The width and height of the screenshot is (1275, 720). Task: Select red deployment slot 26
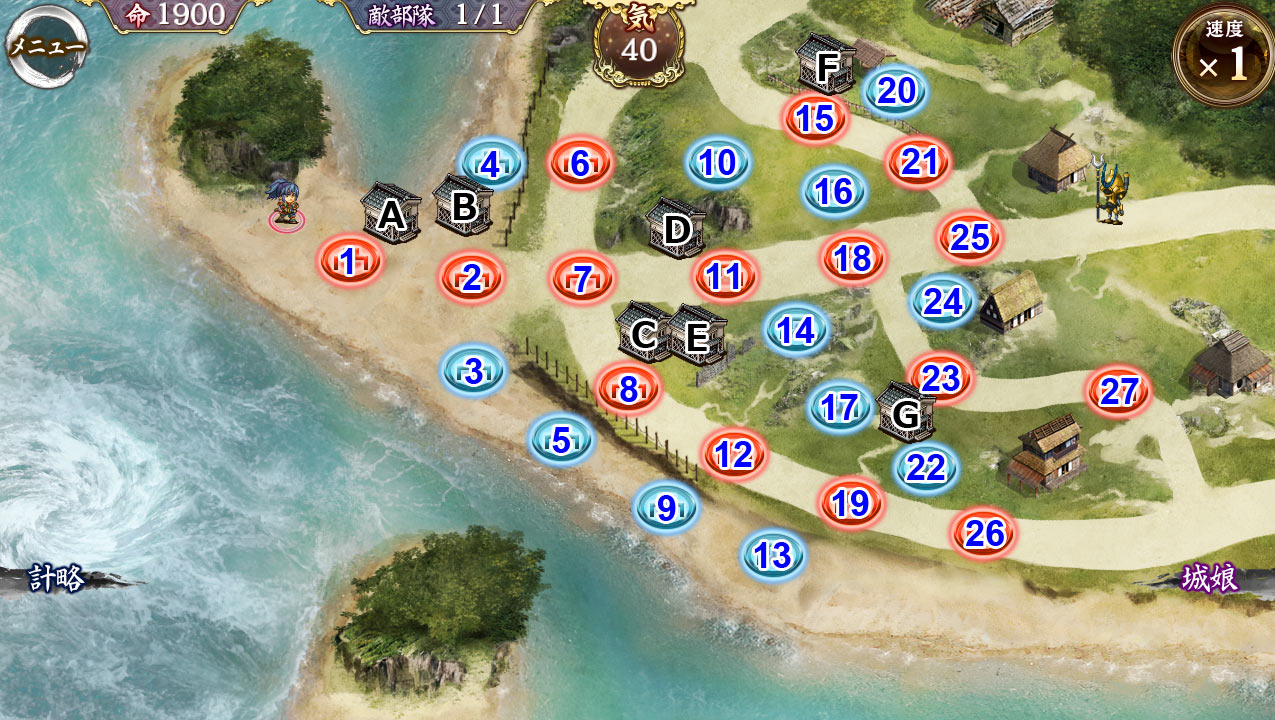click(x=983, y=534)
